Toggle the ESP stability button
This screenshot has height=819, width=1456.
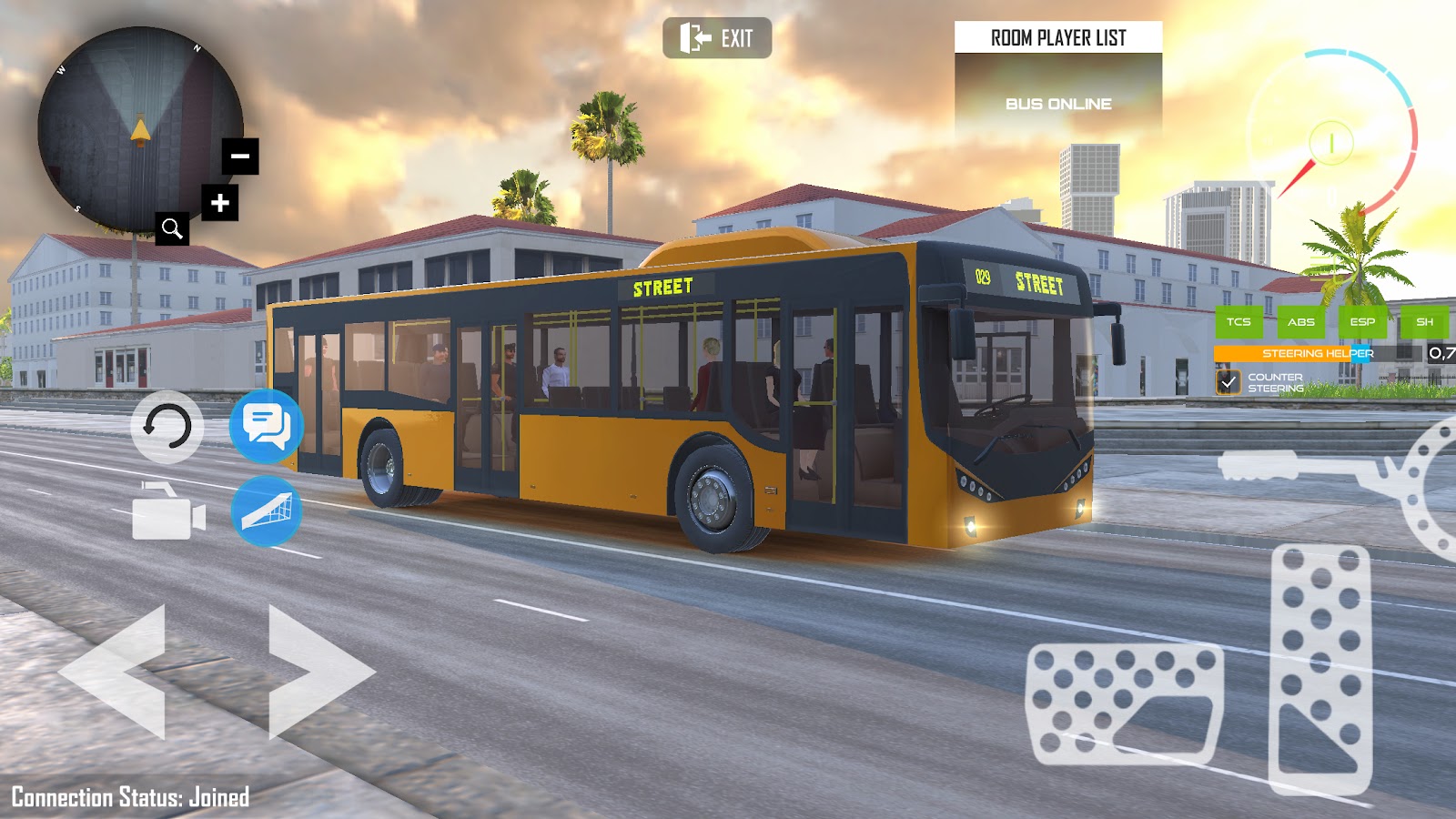[x=1362, y=322]
